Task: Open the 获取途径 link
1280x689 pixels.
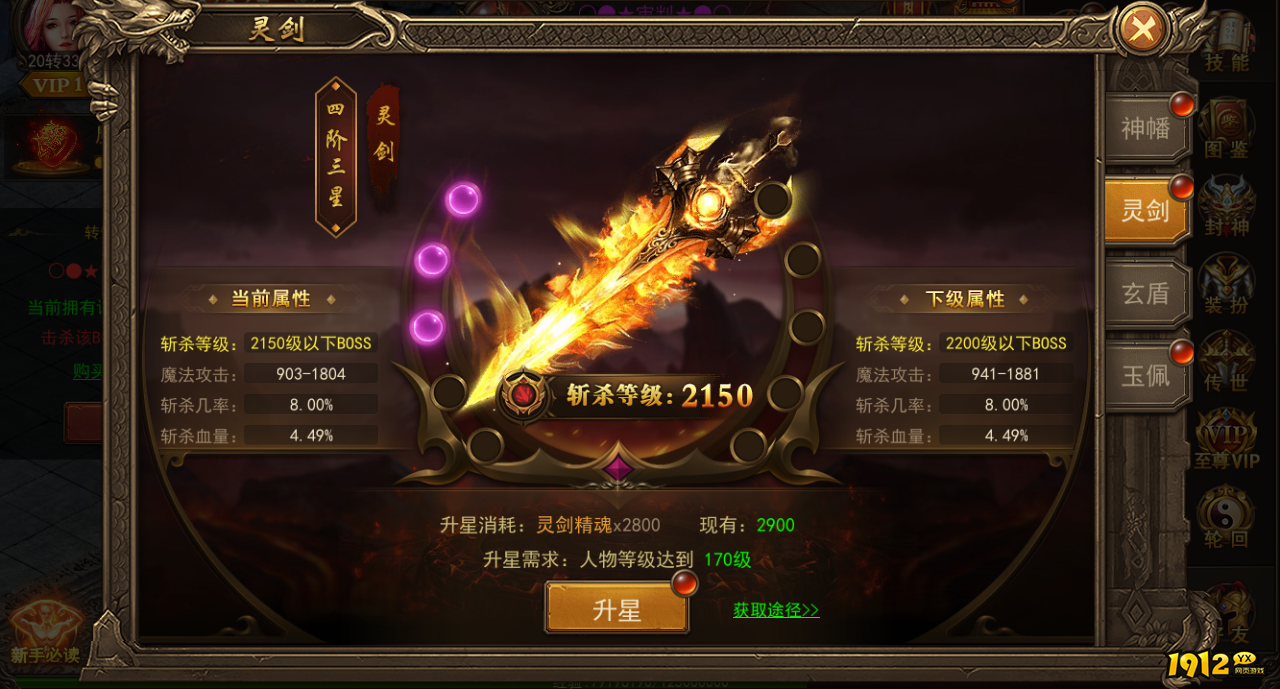Action: [776, 610]
